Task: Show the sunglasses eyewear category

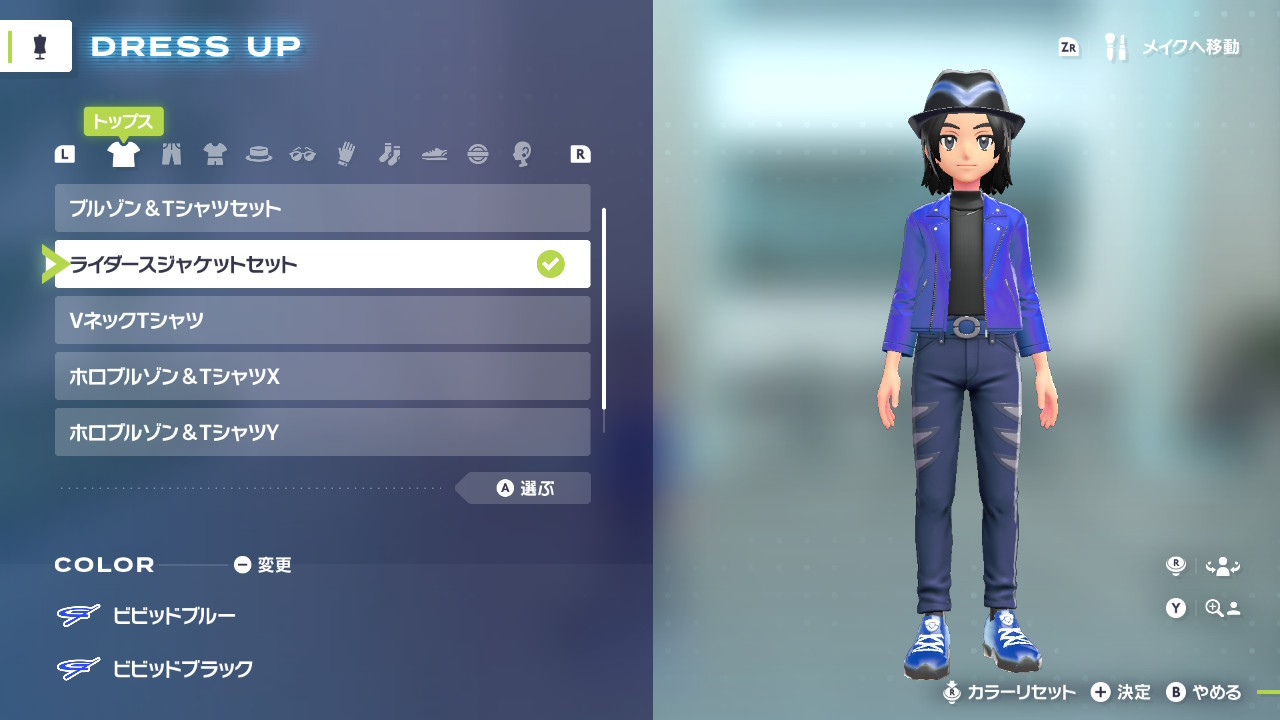Action: (302, 154)
